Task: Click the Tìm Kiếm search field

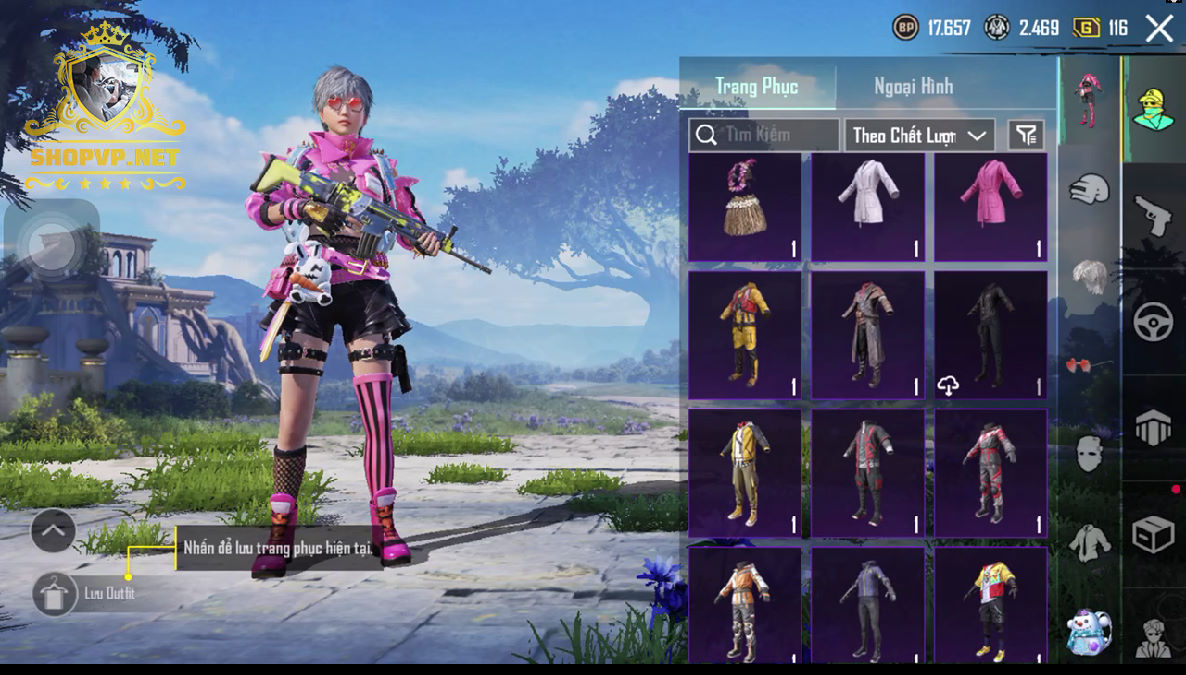Action: (765, 135)
